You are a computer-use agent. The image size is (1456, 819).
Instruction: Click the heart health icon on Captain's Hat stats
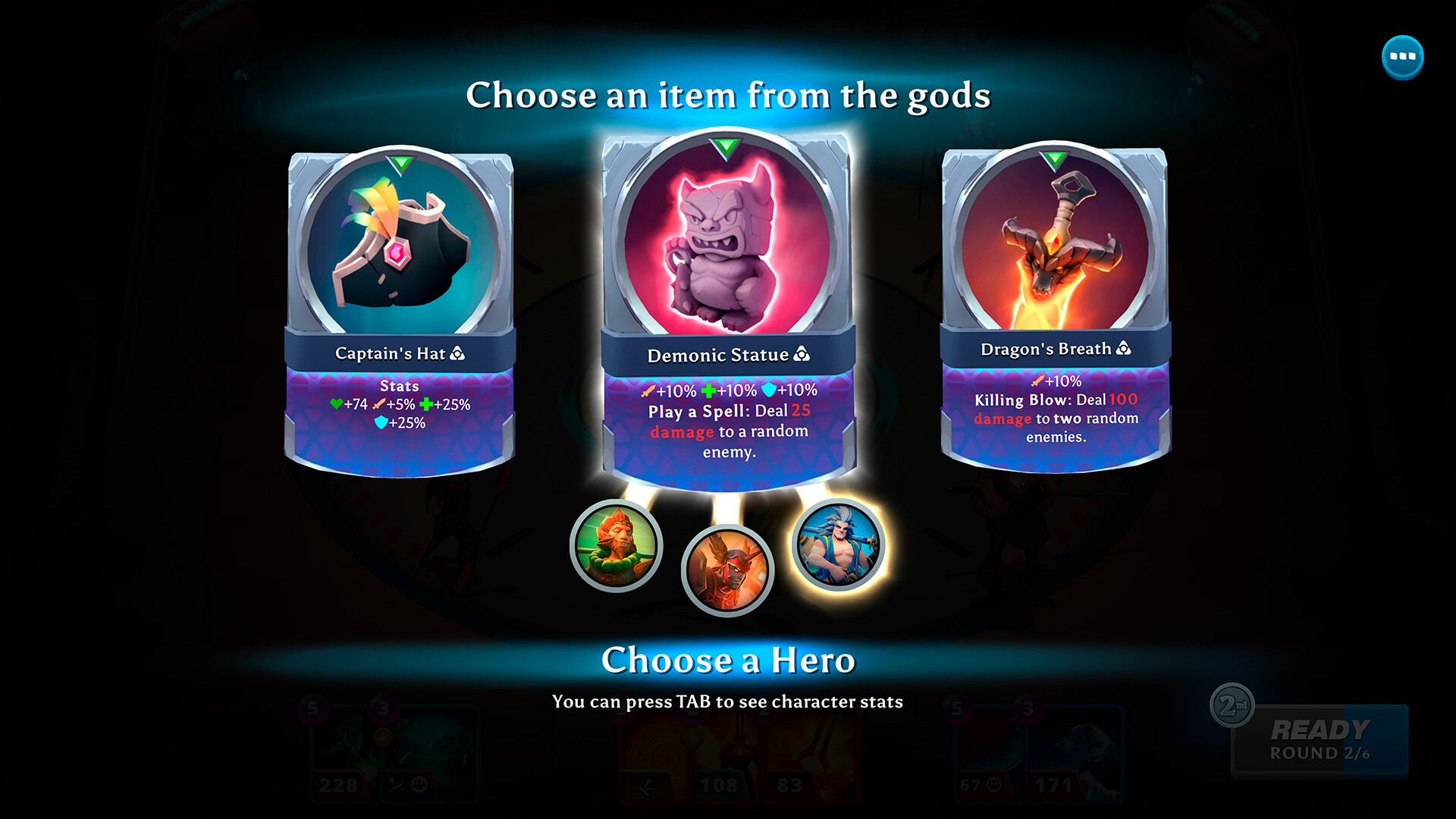(337, 405)
